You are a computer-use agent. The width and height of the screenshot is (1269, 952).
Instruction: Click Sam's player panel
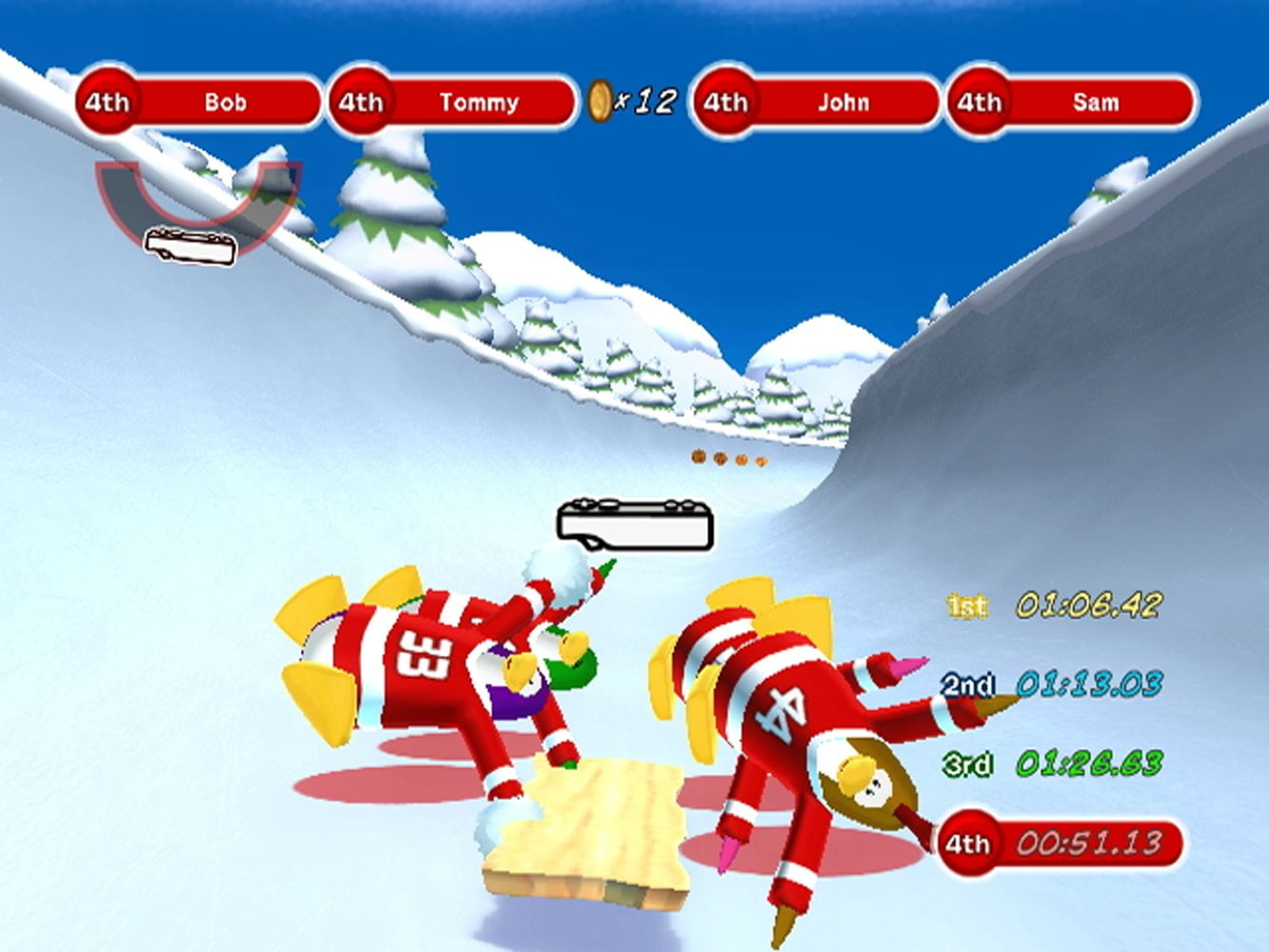point(1071,102)
